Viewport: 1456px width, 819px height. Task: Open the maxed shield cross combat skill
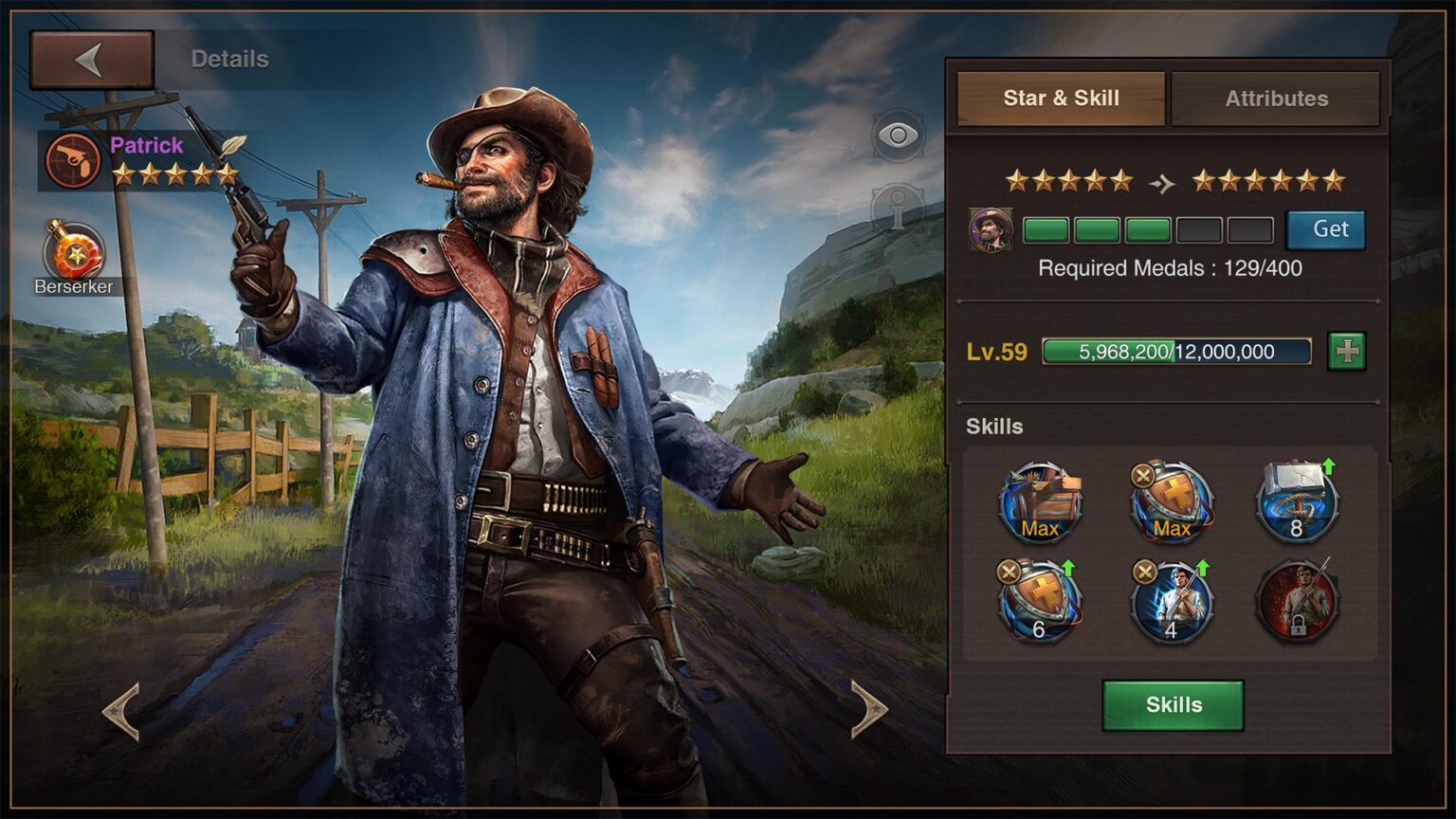[x=1173, y=502]
